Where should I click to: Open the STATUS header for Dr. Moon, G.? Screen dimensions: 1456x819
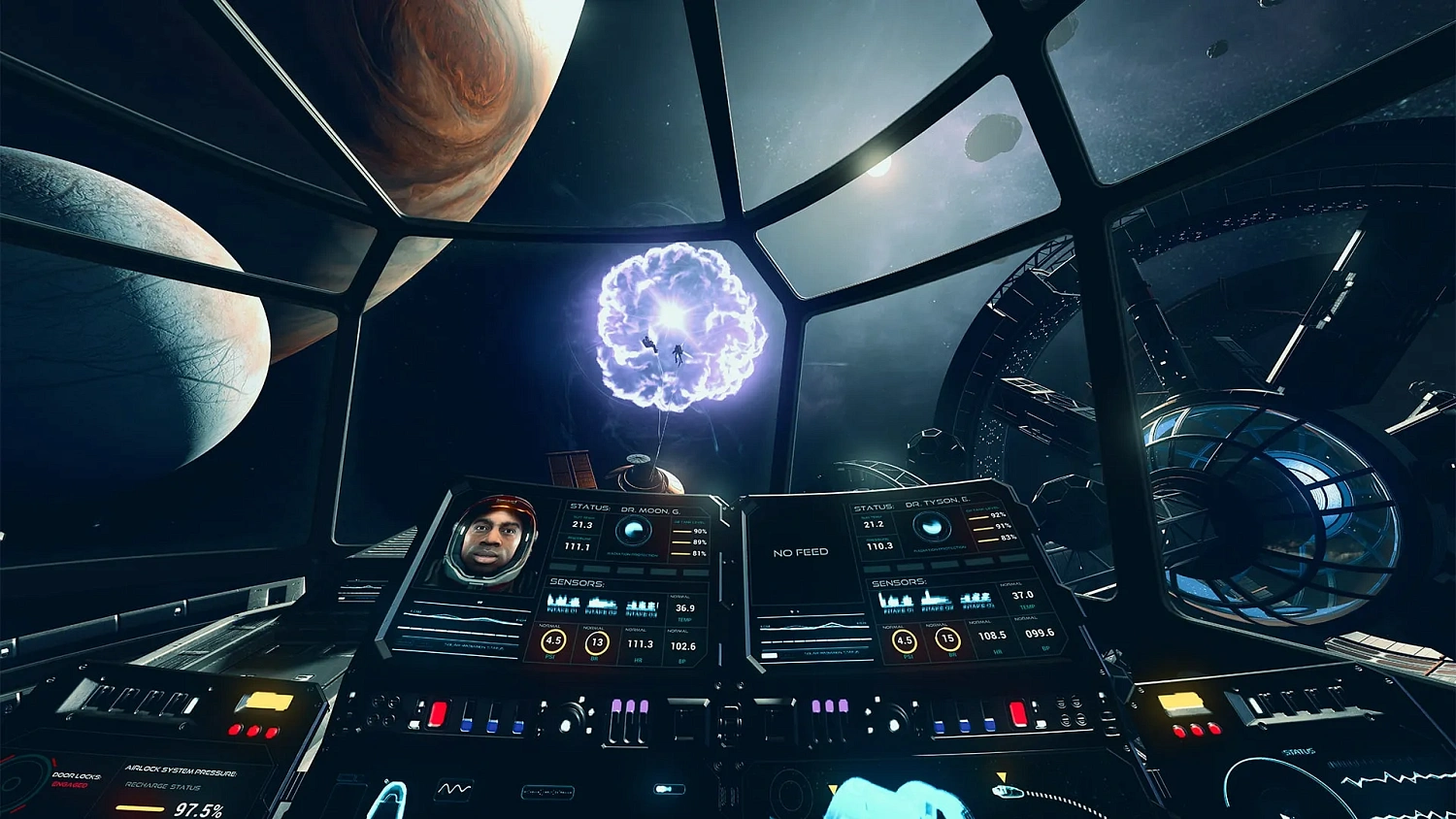590,507
